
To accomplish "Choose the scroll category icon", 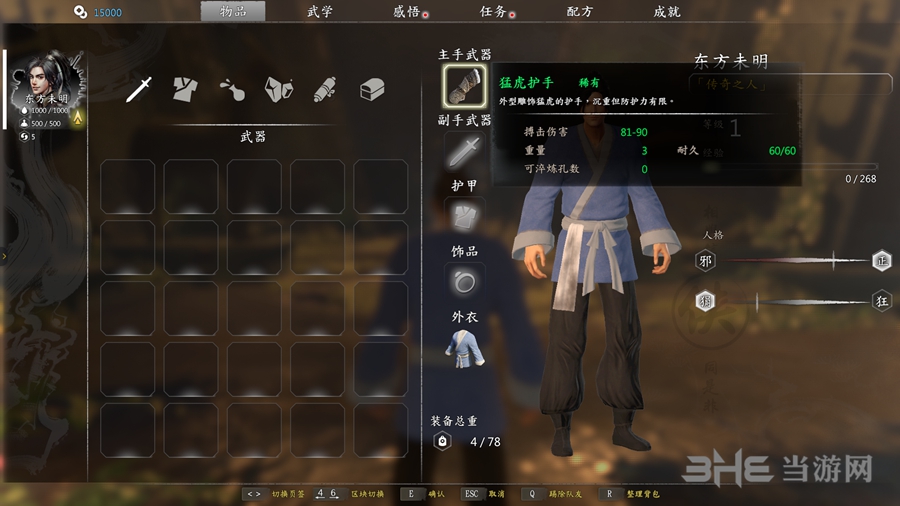I will point(324,89).
